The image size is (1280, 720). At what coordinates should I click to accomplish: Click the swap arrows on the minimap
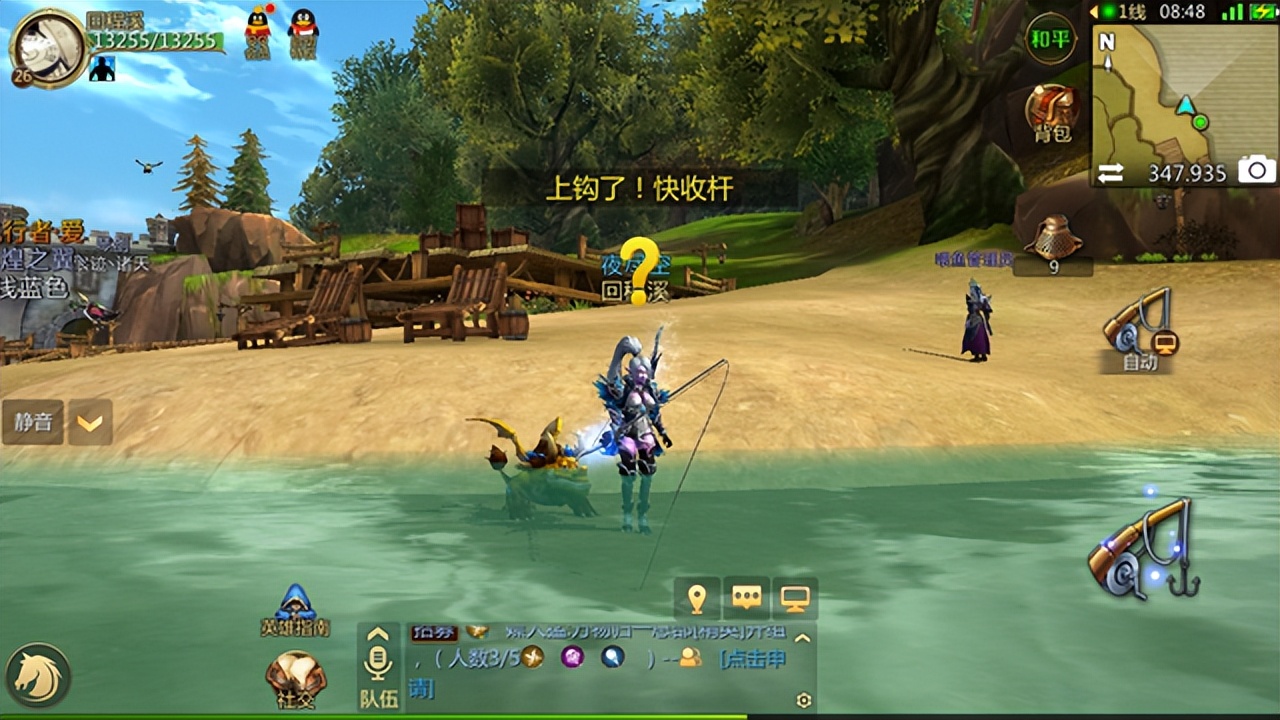(x=1111, y=172)
